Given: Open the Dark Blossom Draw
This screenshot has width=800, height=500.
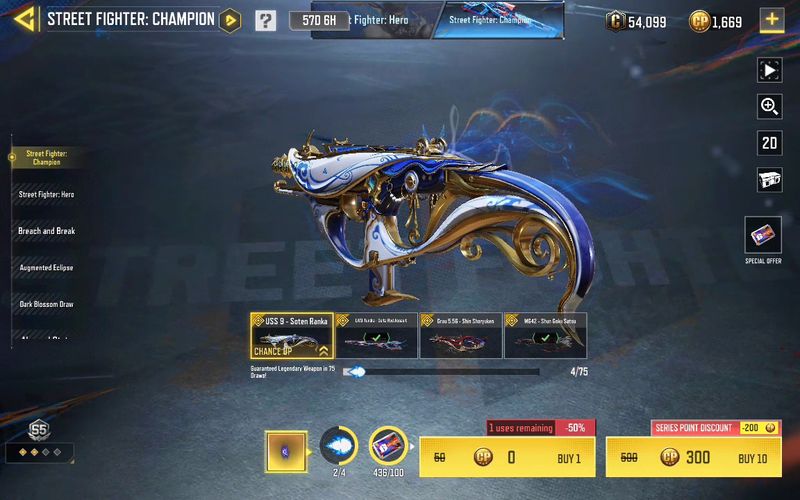Looking at the screenshot, I should (x=46, y=304).
